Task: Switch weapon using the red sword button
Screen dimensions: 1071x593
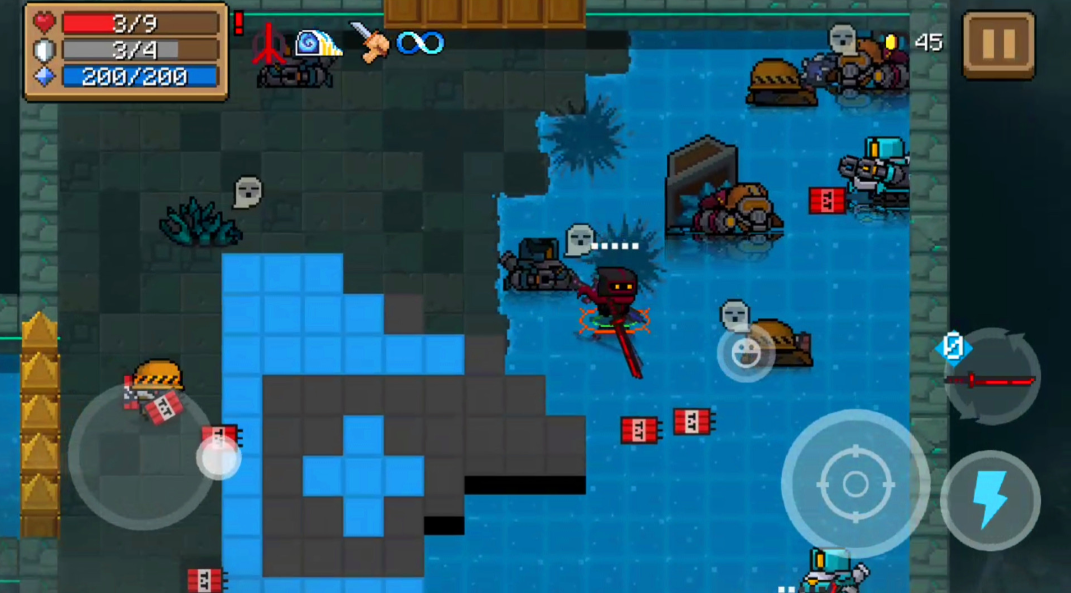Action: (x=992, y=378)
